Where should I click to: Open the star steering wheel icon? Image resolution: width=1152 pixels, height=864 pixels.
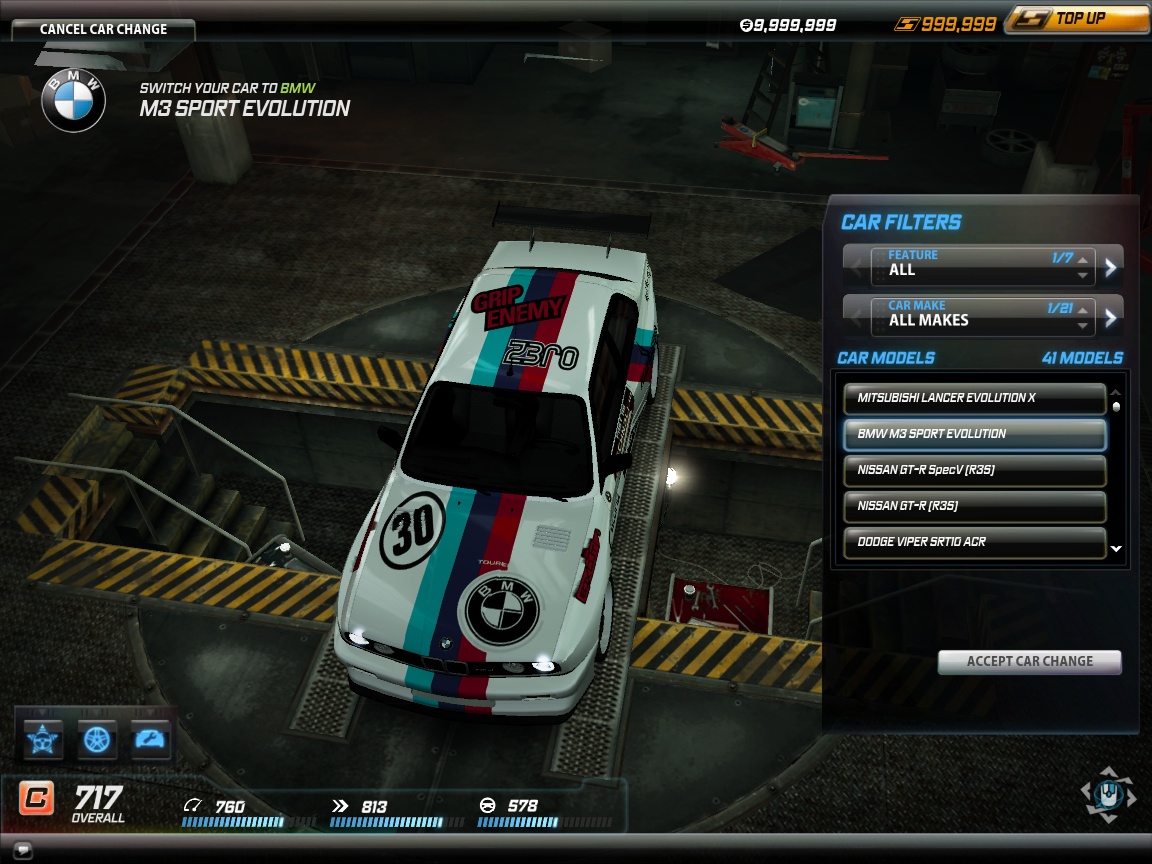pyautogui.click(x=44, y=740)
